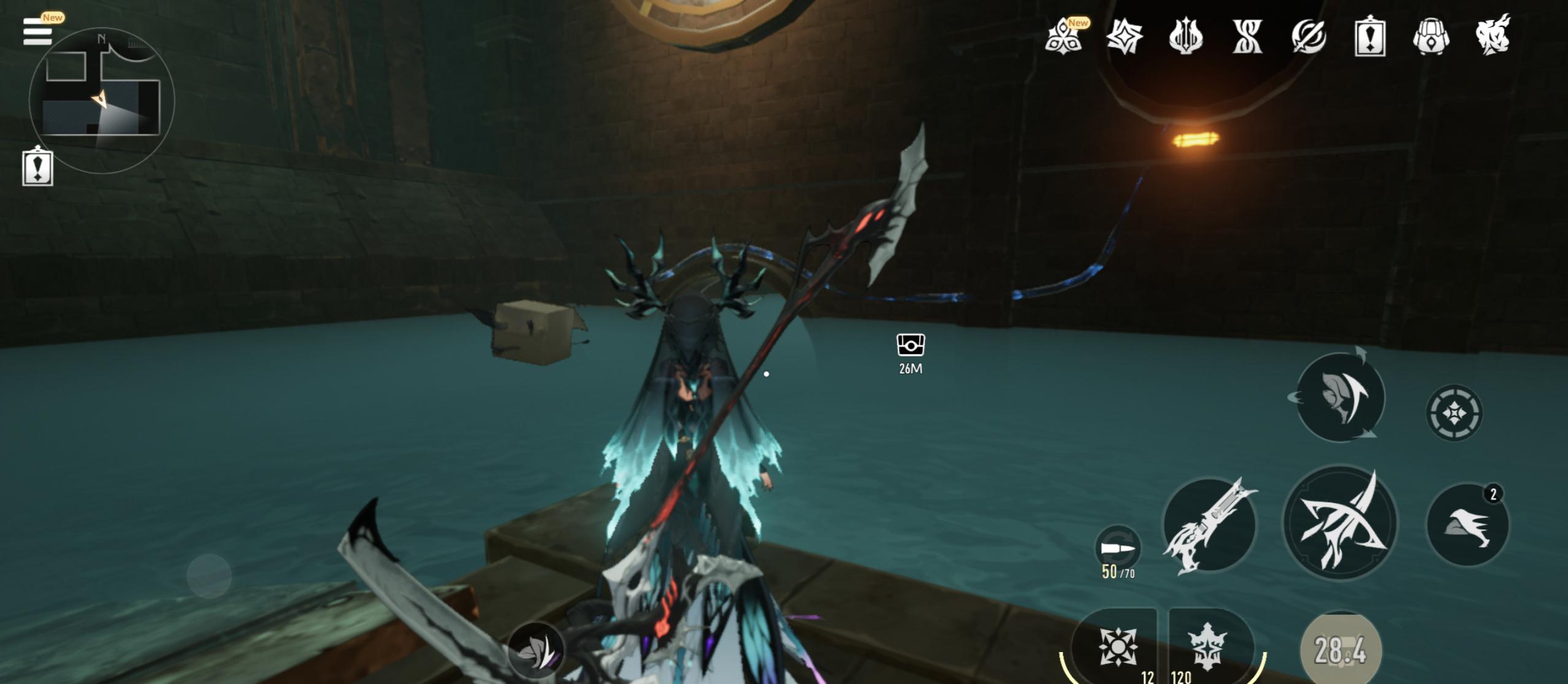The height and width of the screenshot is (684, 1568).
Task: Open the hamburger main menu
Action: 37,31
